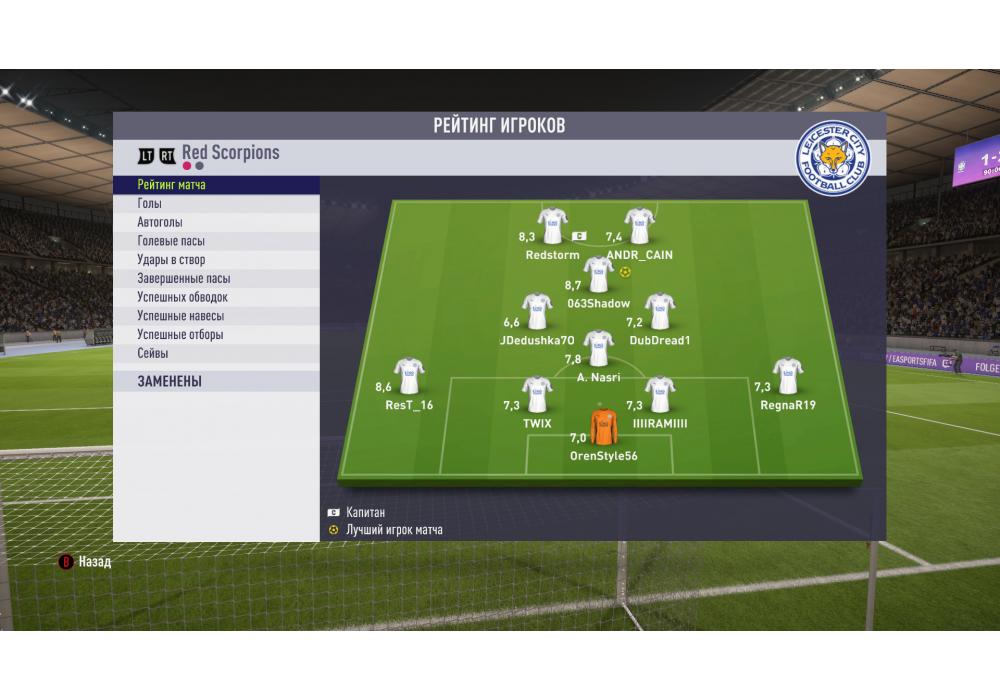Select midfielder A. Nasri
The height and width of the screenshot is (700, 1000).
tap(598, 349)
